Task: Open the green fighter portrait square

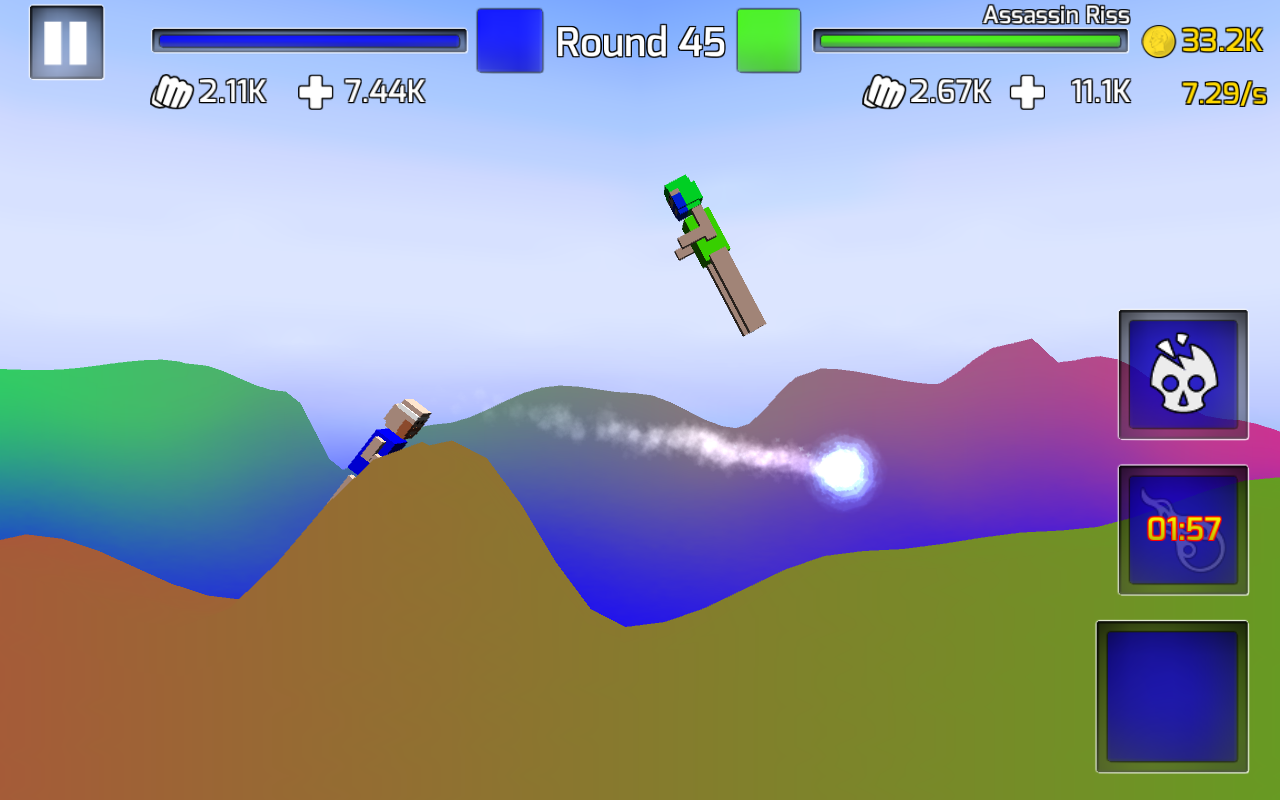Action: pos(768,42)
